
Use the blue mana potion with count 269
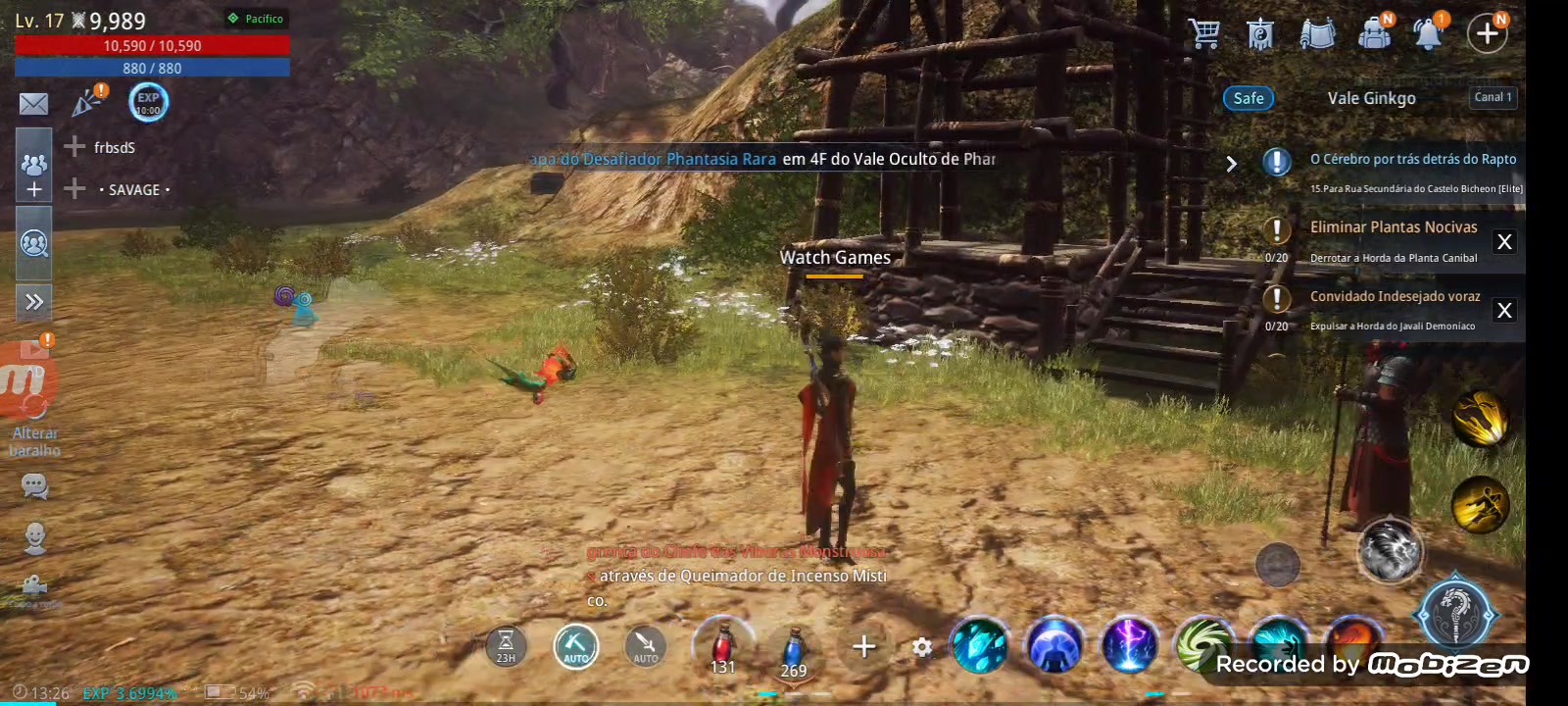point(794,647)
